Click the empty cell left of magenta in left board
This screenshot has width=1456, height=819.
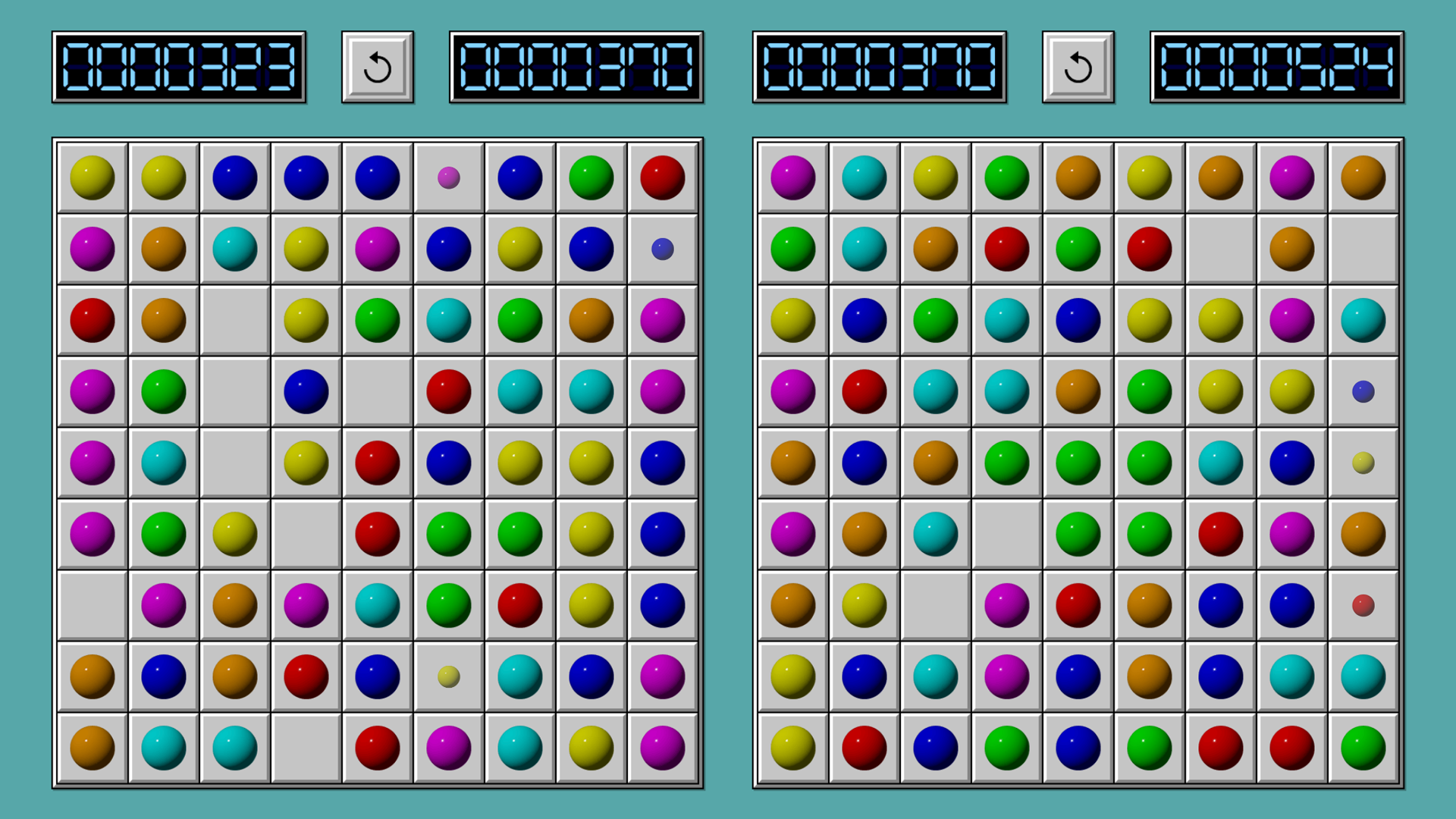point(91,605)
